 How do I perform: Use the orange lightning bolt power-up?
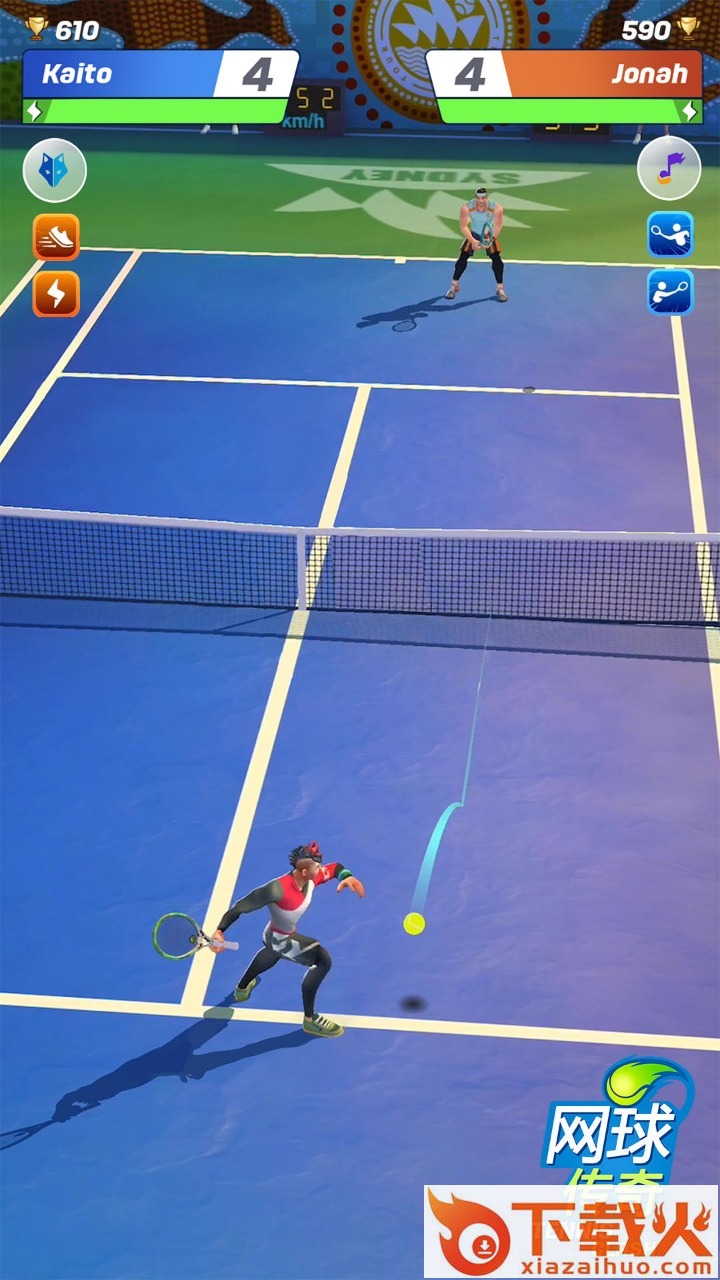click(56, 294)
